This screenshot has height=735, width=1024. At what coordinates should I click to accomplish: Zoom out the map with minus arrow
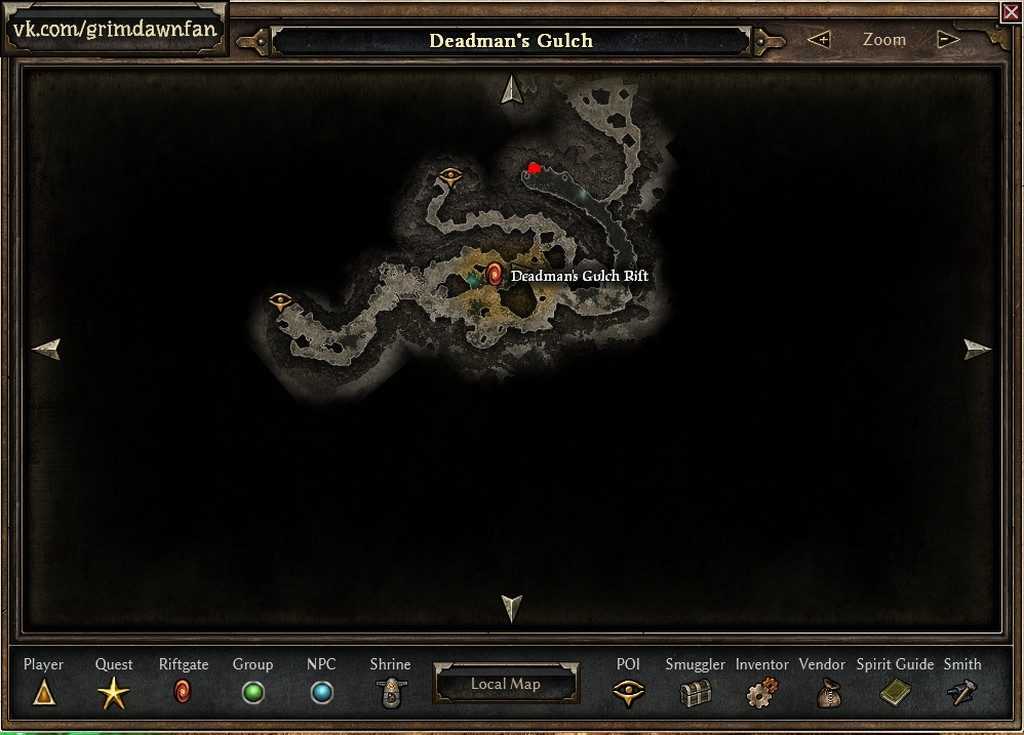(x=948, y=40)
